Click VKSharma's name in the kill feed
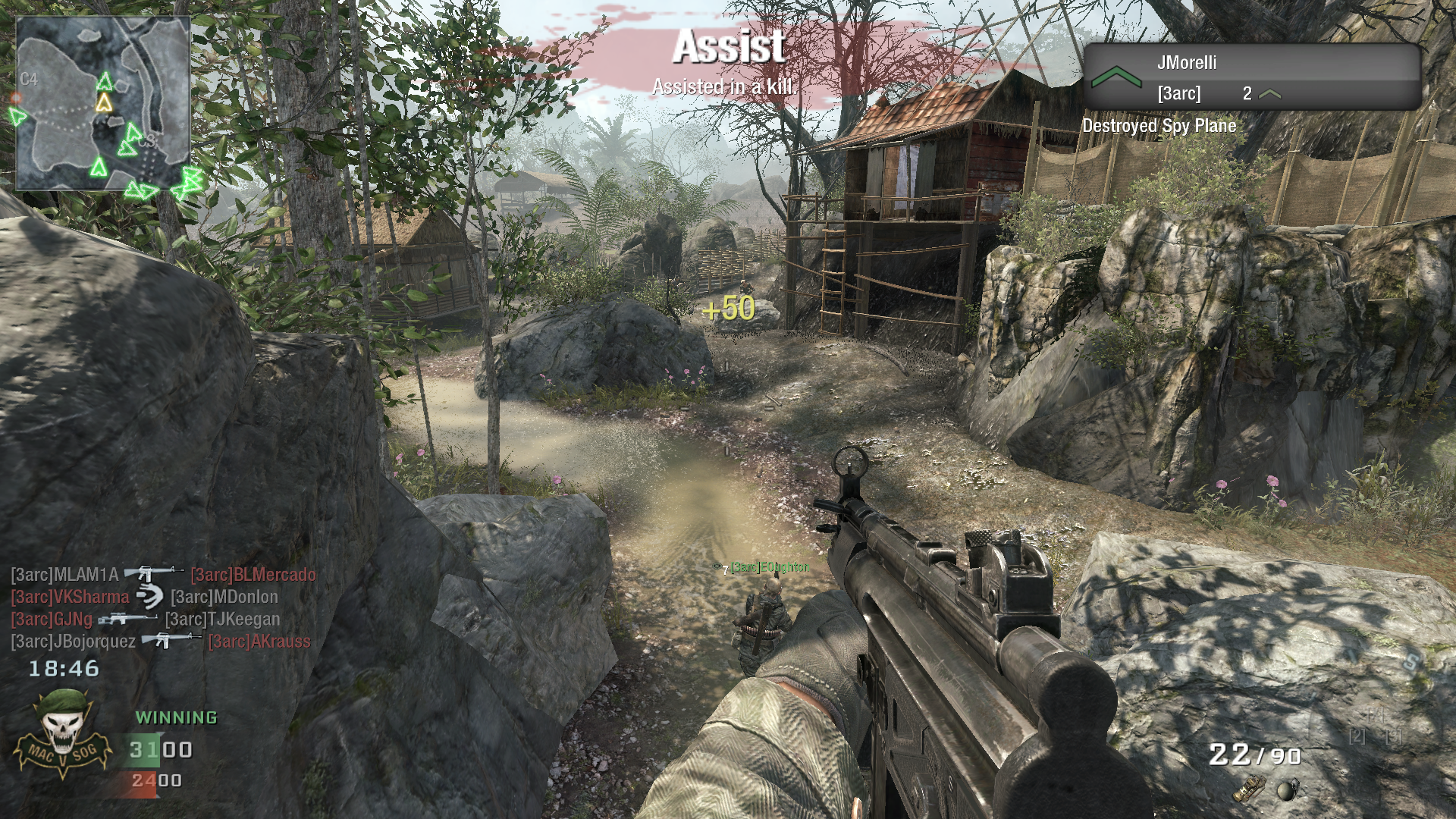 [x=70, y=597]
